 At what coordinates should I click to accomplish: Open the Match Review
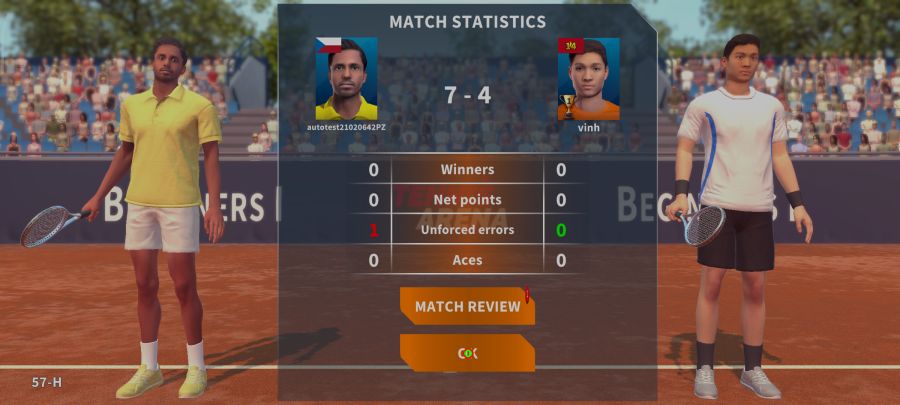pyautogui.click(x=467, y=306)
